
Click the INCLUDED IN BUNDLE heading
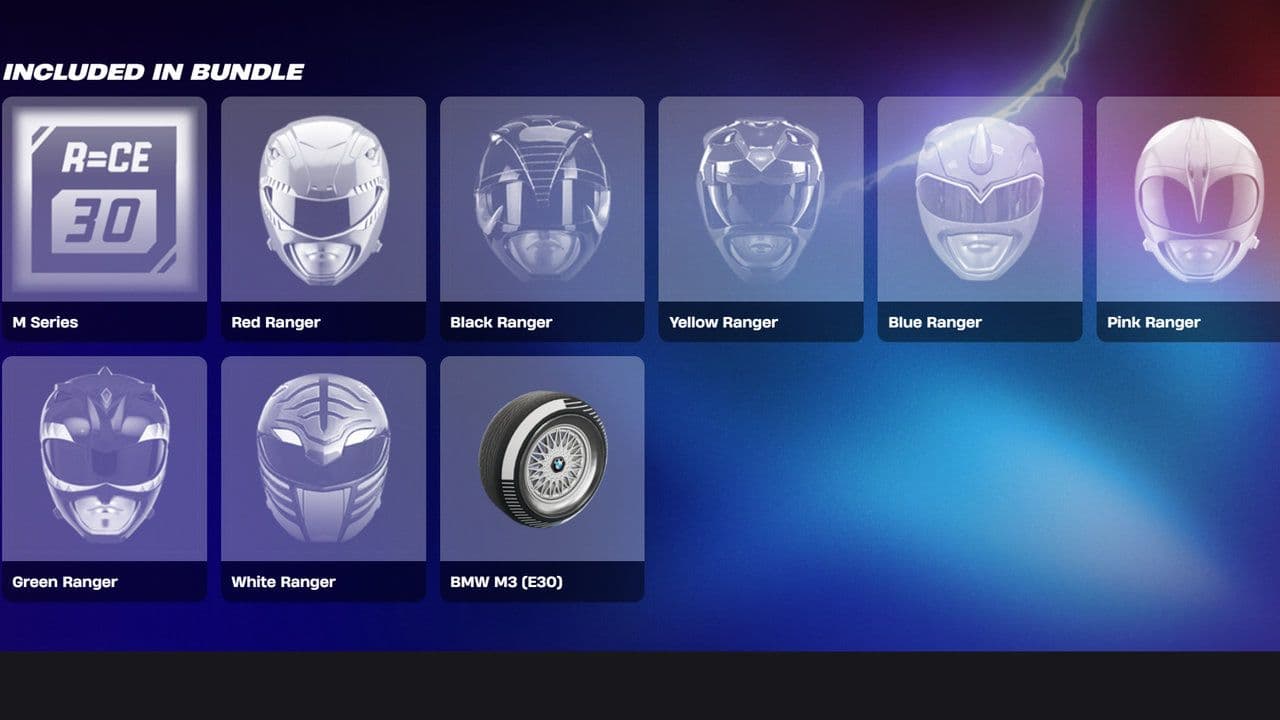(153, 71)
